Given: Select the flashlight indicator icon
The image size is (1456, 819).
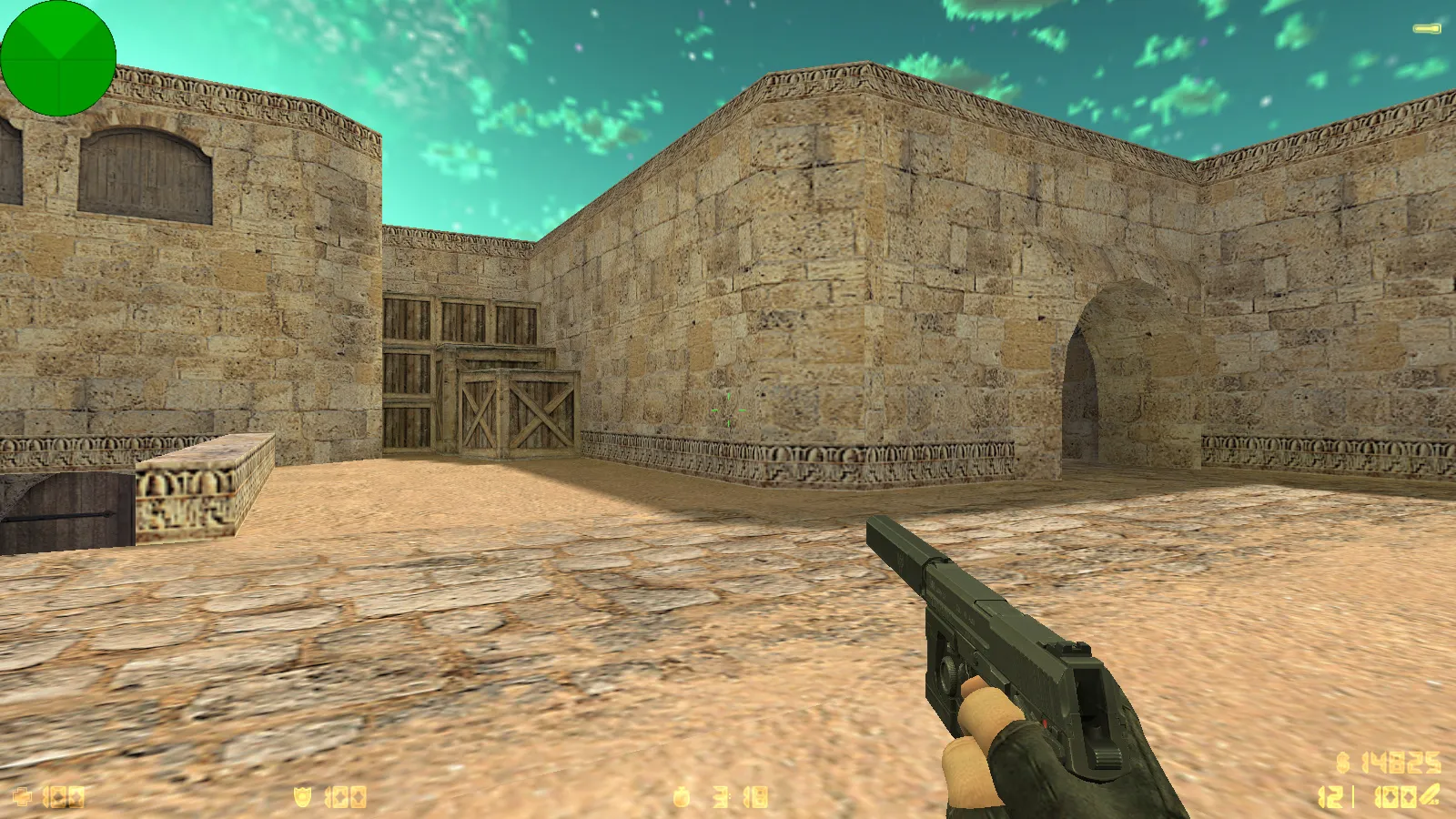Looking at the screenshot, I should tap(1427, 29).
